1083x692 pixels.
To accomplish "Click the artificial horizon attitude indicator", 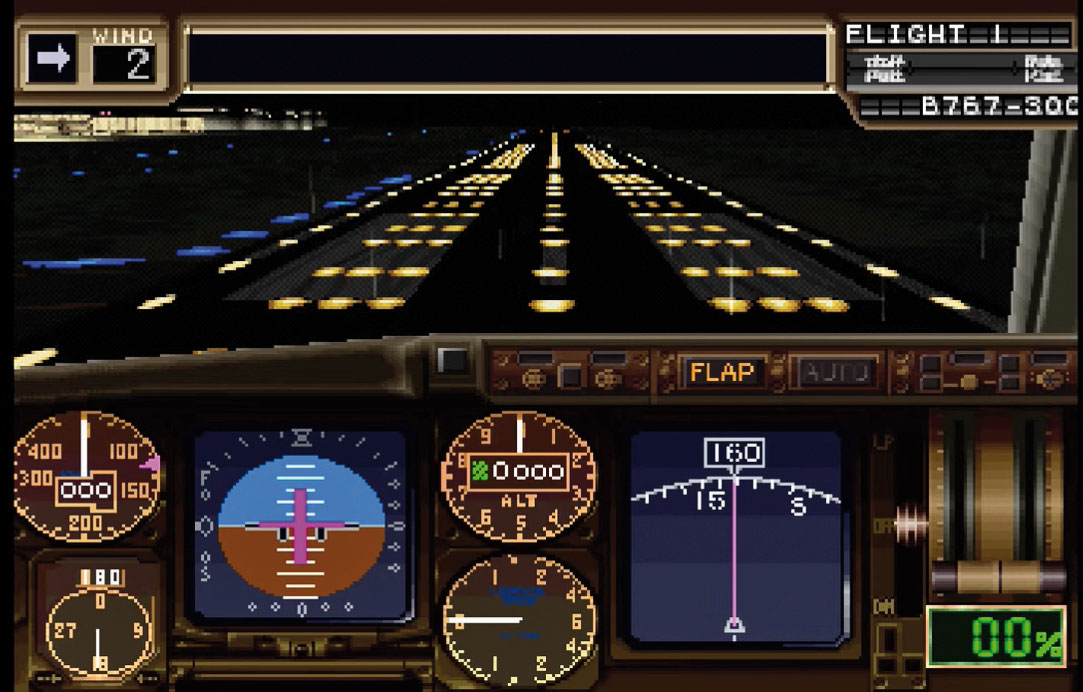I will coord(301,526).
